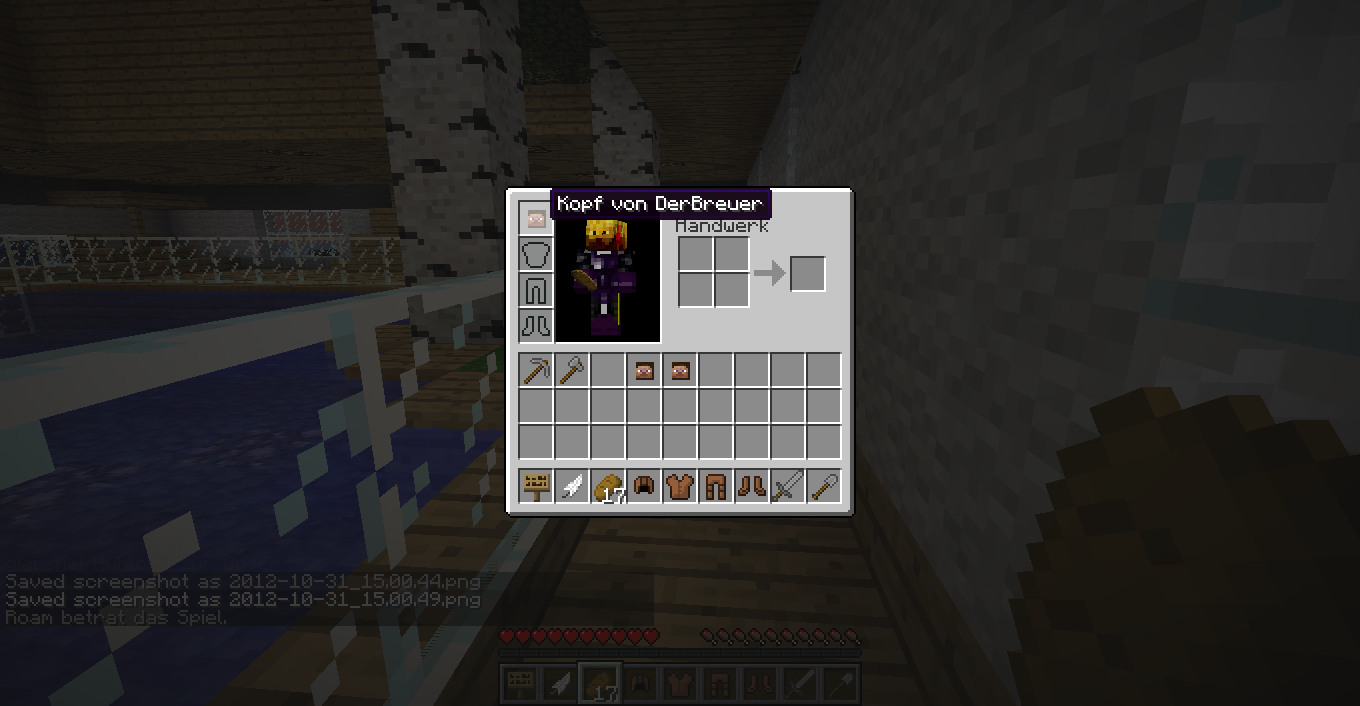Select the sword in the inventory window
This screenshot has width=1360, height=706.
click(788, 487)
